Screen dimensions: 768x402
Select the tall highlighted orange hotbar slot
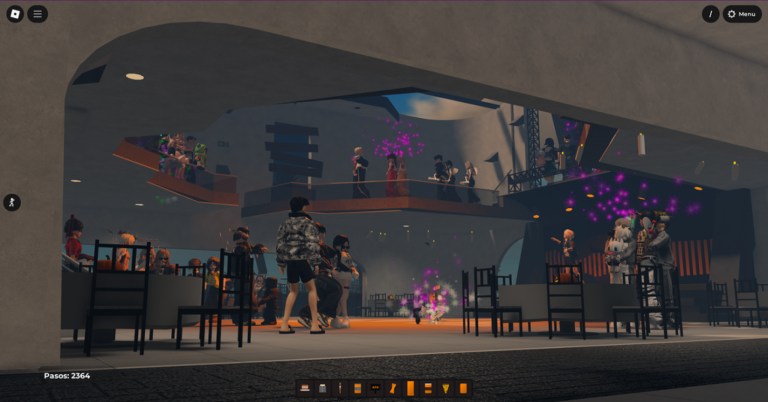click(410, 388)
